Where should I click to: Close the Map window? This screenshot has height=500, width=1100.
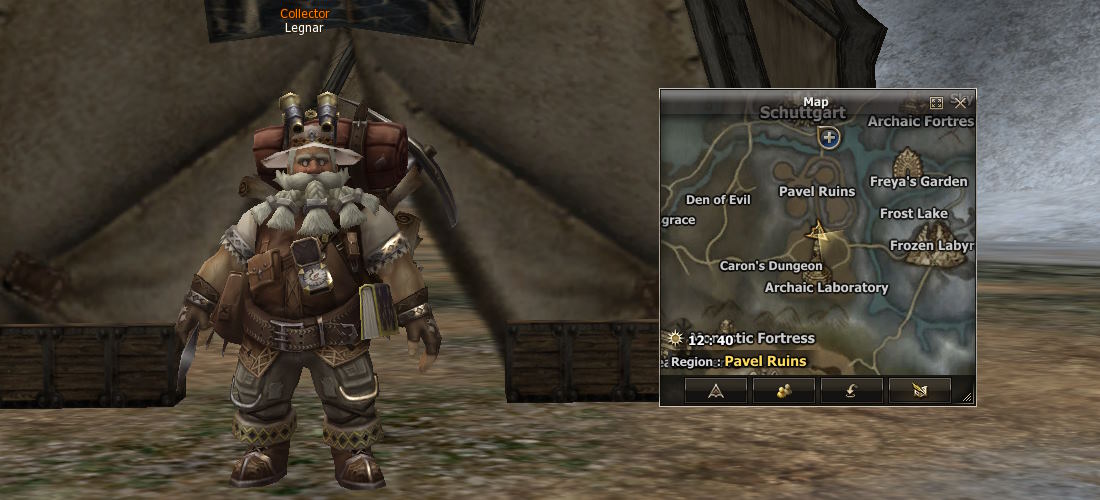(x=960, y=103)
